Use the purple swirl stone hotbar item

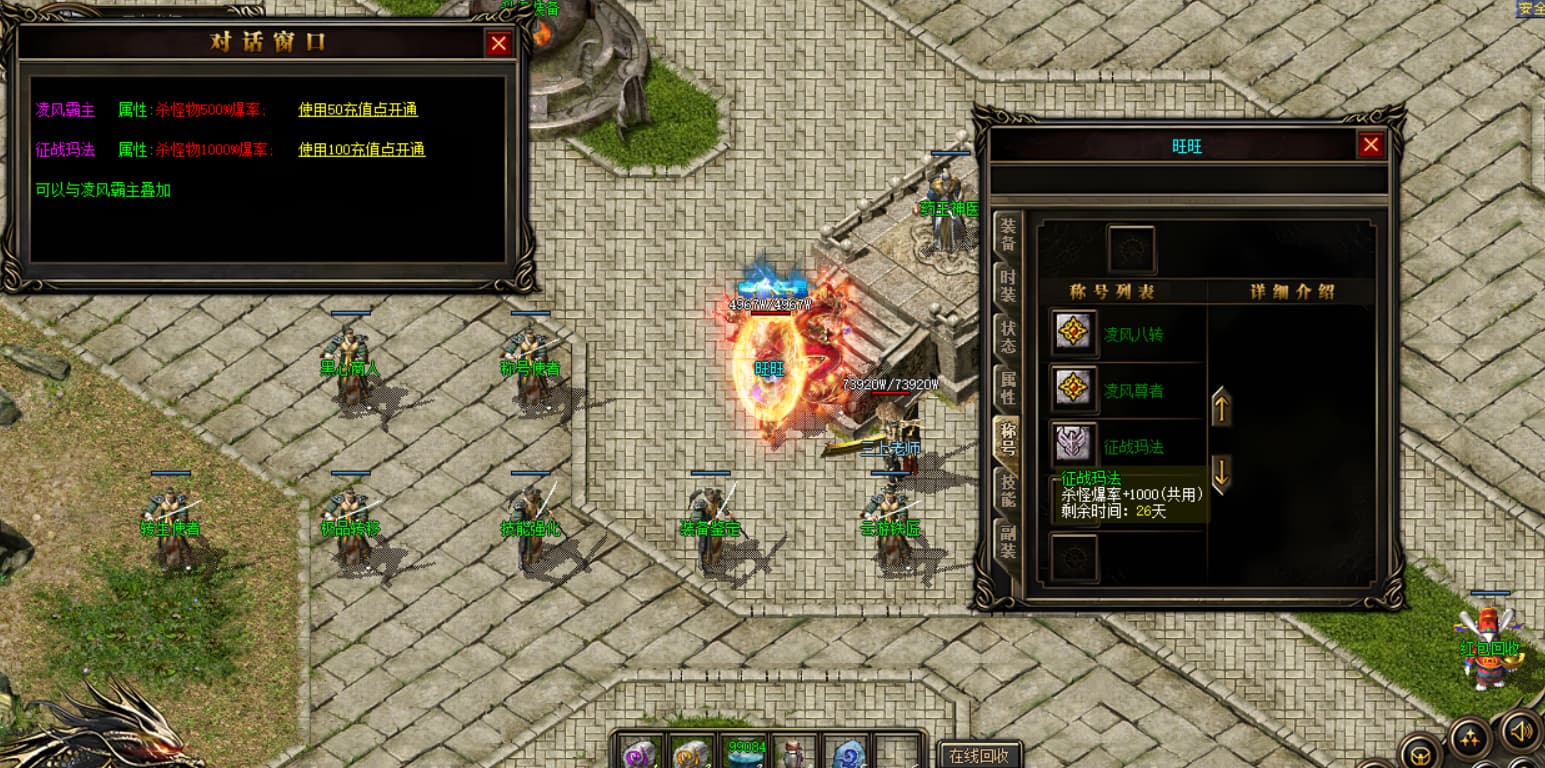tap(641, 753)
